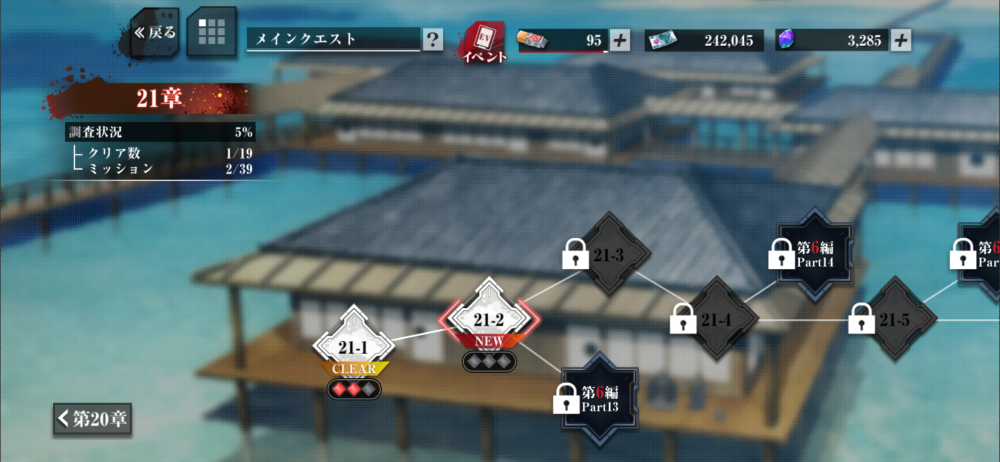Screen dimensions: 1000x462
Task: Add gems with the plus button beside 3,285
Action: coord(901,40)
